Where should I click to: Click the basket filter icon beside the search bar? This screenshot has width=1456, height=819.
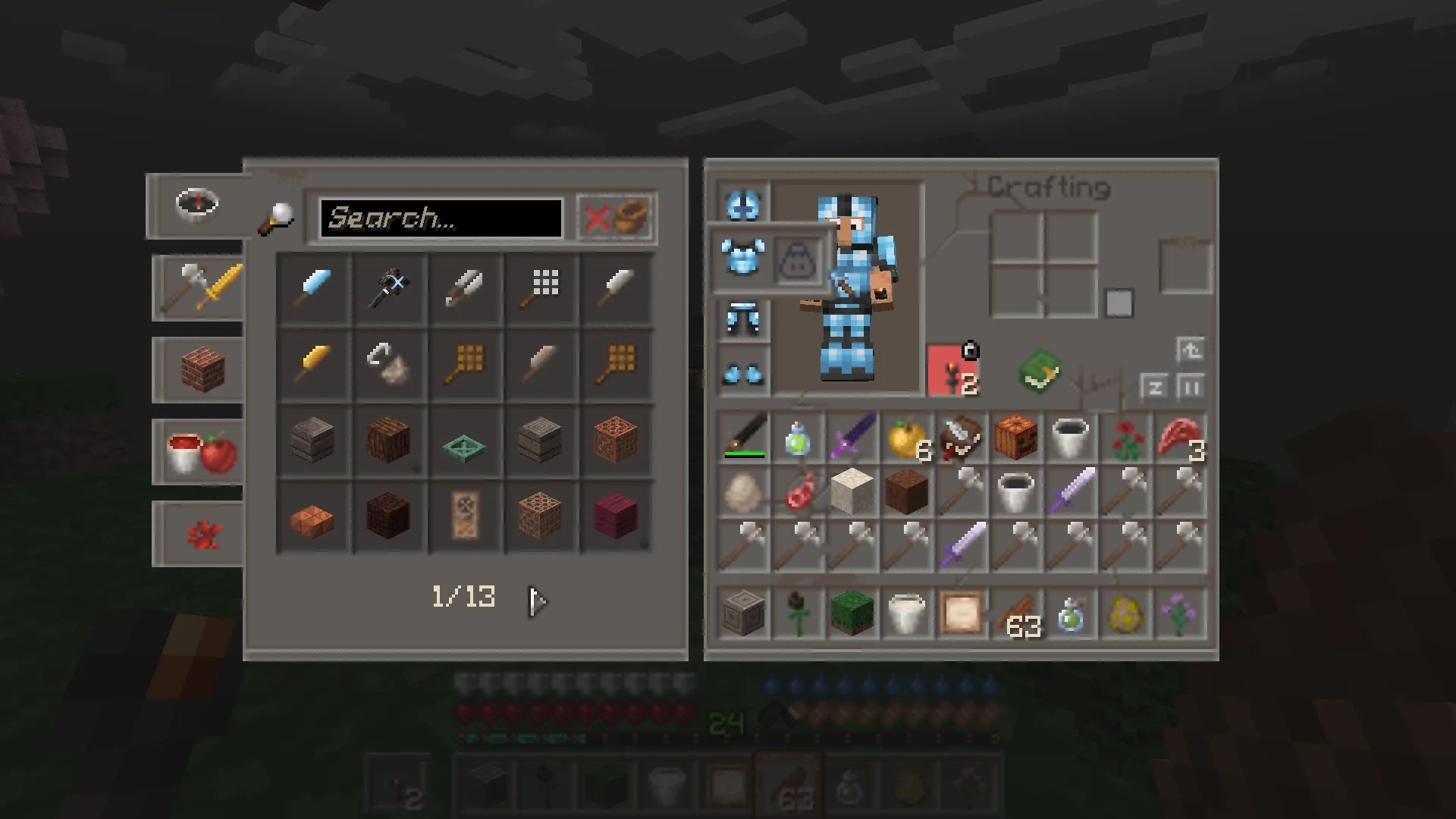[631, 218]
